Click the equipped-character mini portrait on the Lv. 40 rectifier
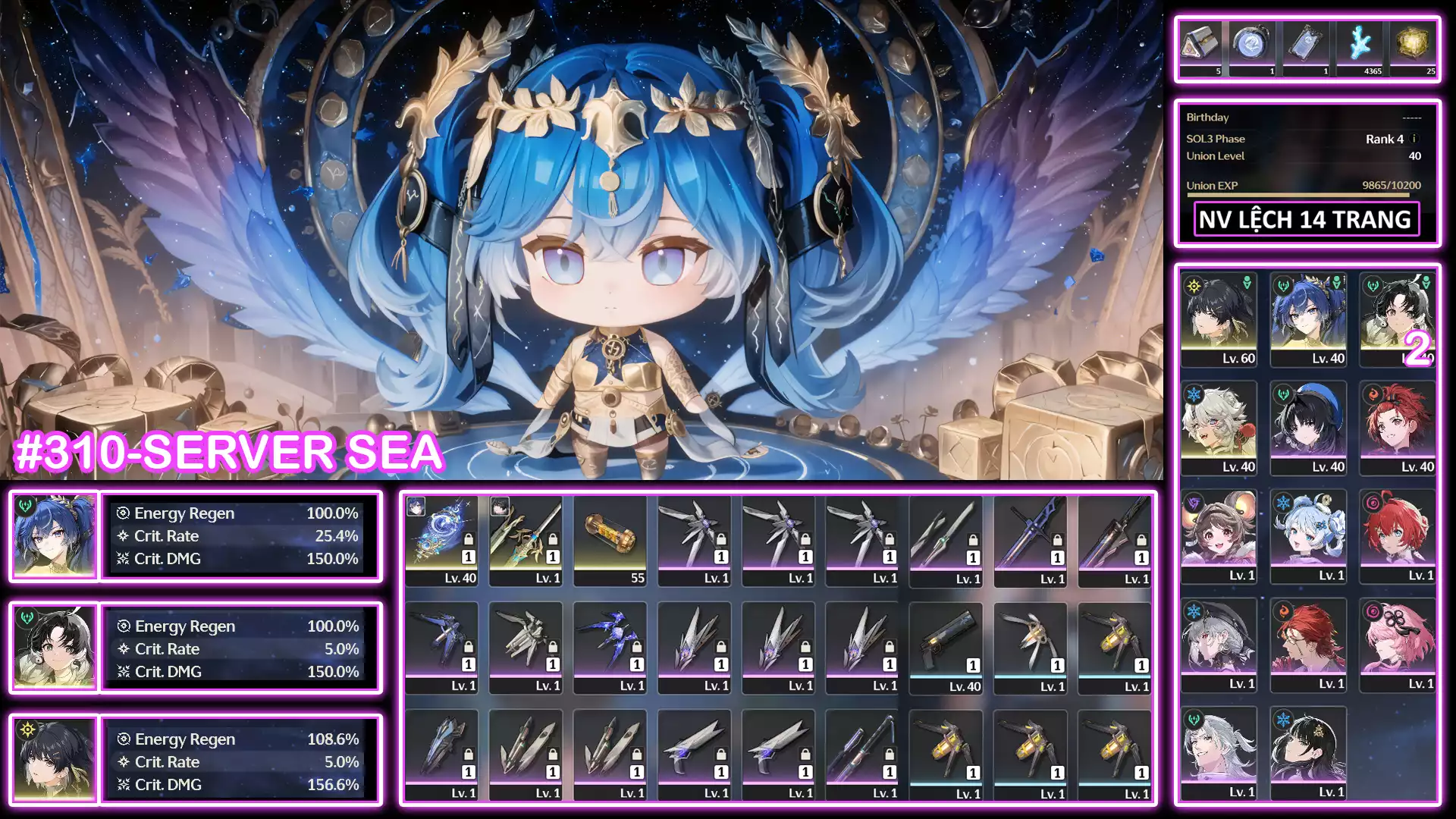Image resolution: width=1456 pixels, height=819 pixels. point(416,507)
